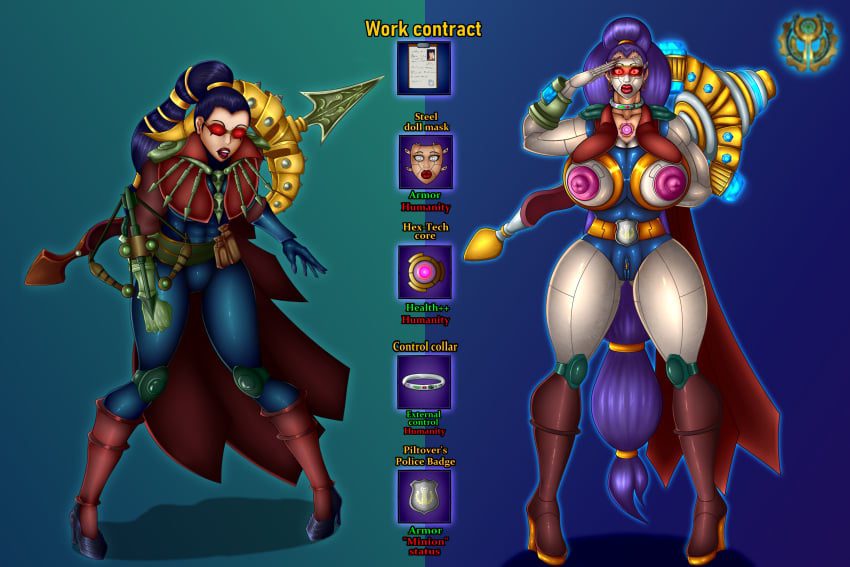Select the Piltover's Police Badge item
850x567 pixels.
424,496
